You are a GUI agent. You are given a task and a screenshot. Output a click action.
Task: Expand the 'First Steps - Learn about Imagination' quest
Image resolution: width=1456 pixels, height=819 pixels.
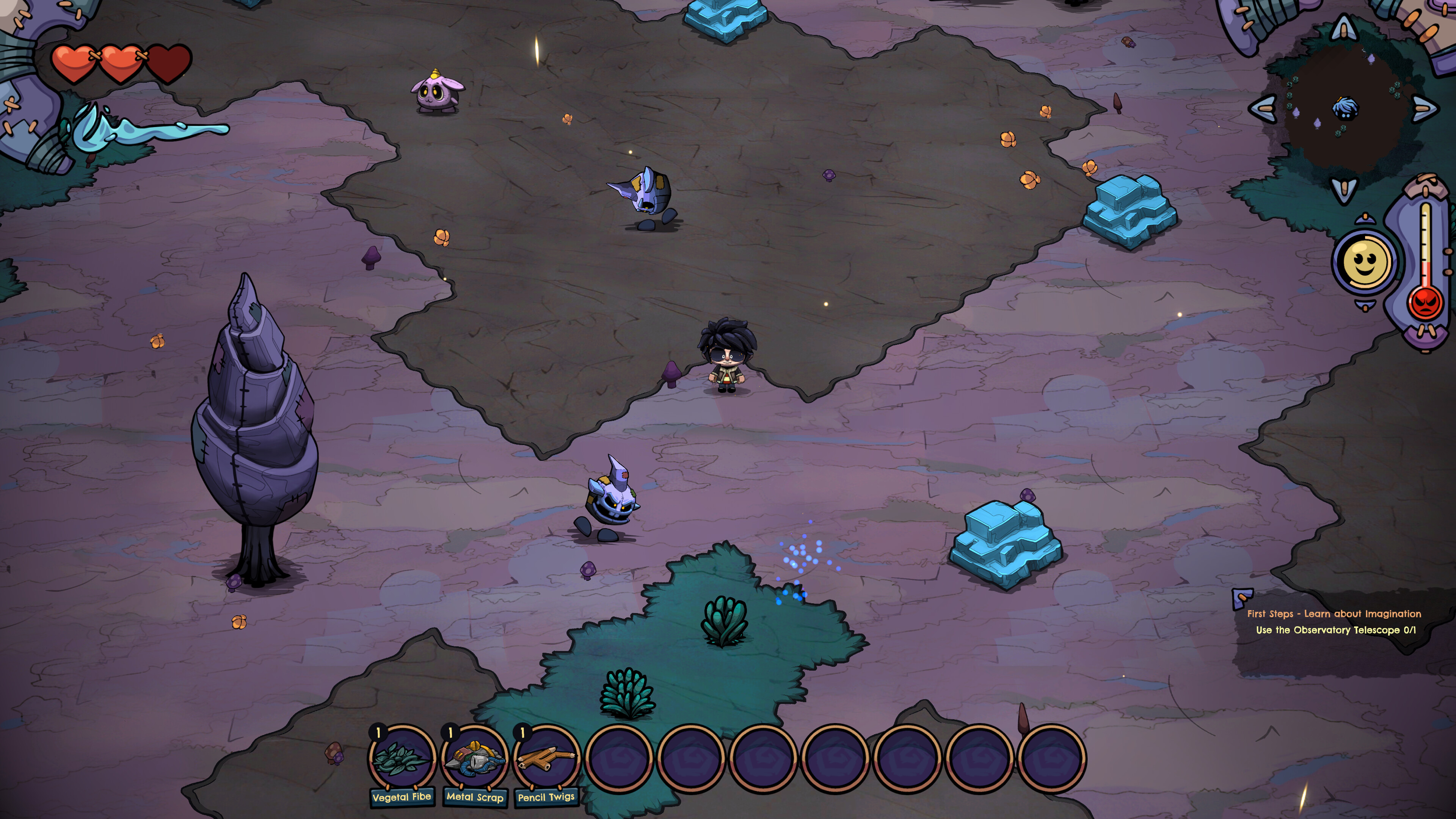(x=1334, y=614)
